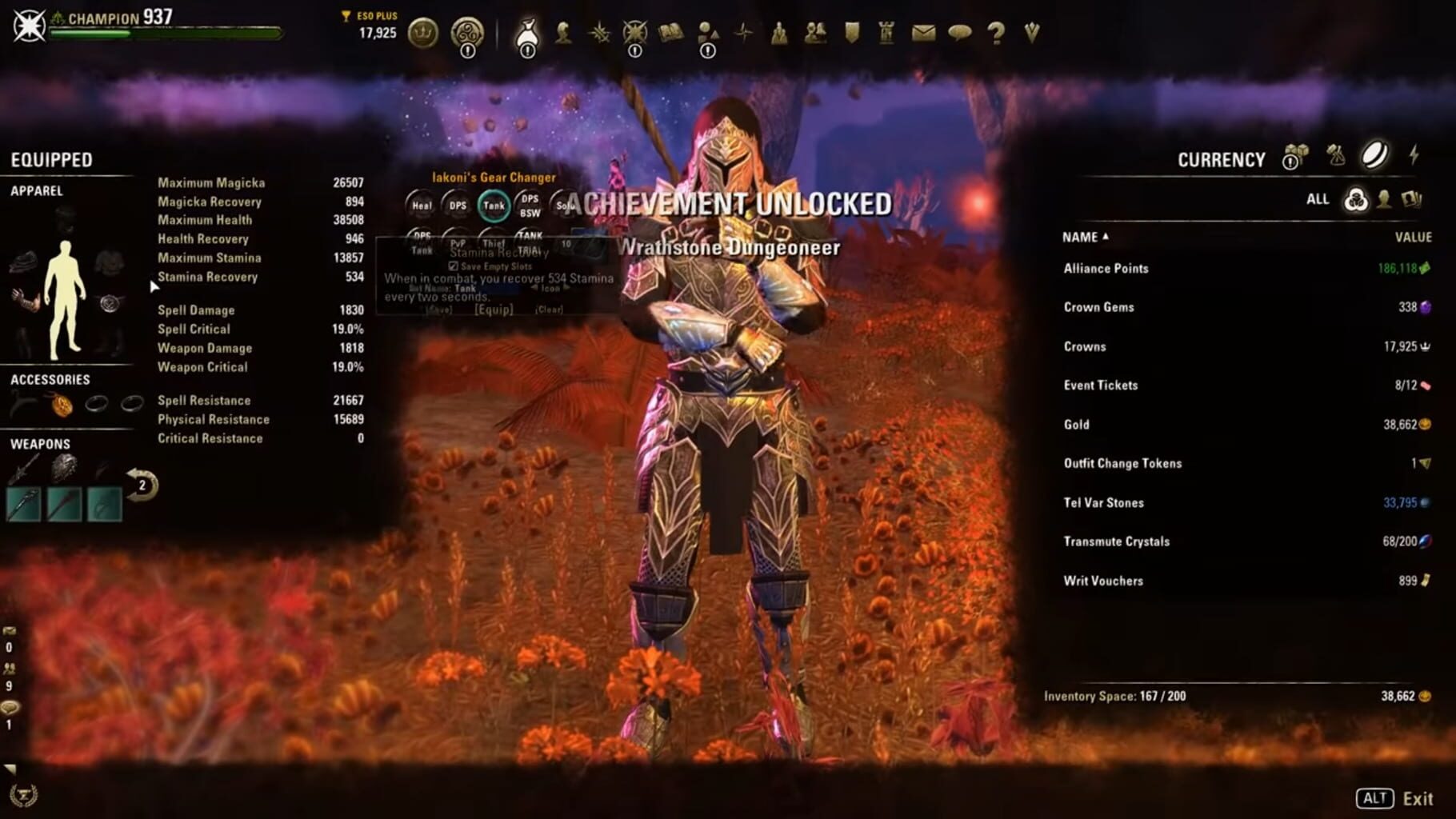Open the help question mark icon

[x=997, y=34]
